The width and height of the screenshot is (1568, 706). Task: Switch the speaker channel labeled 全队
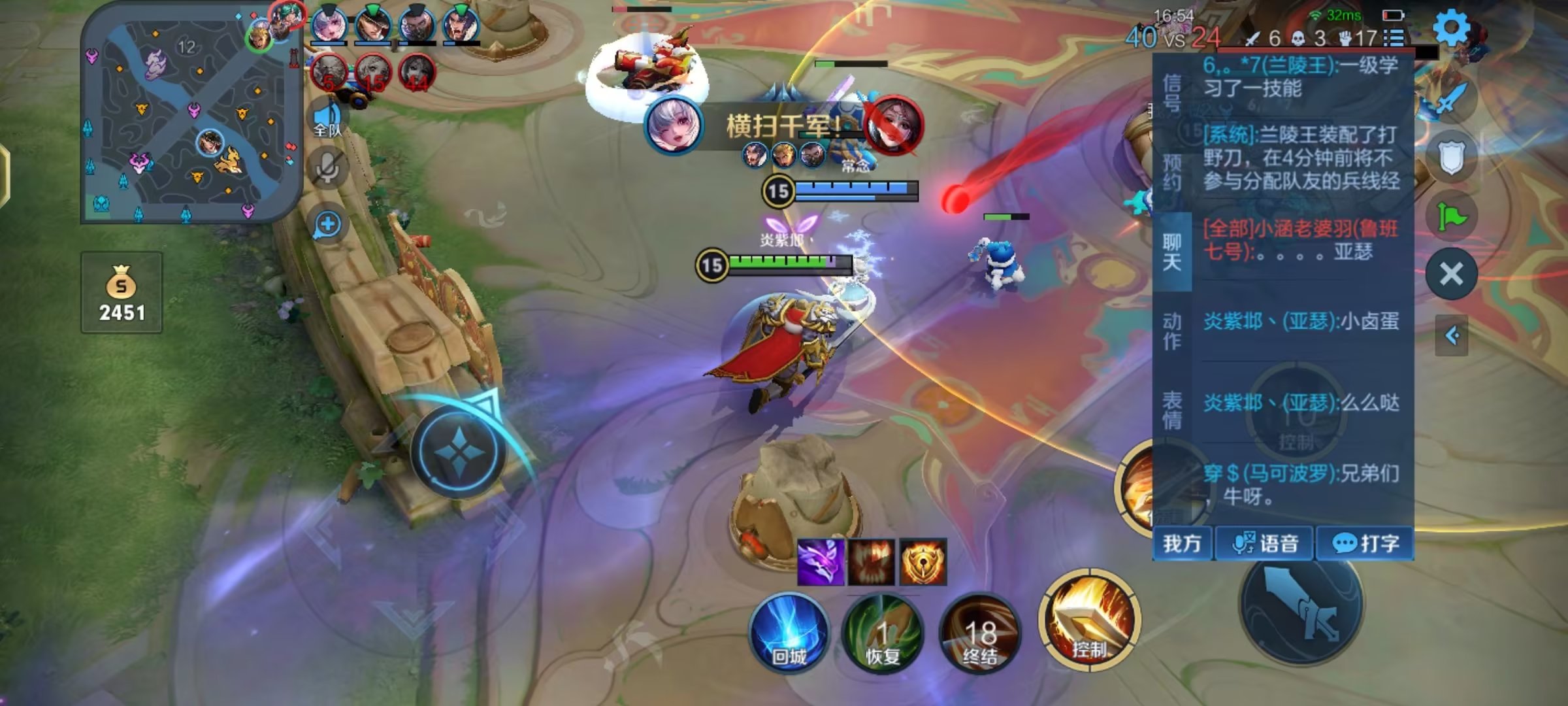[327, 120]
